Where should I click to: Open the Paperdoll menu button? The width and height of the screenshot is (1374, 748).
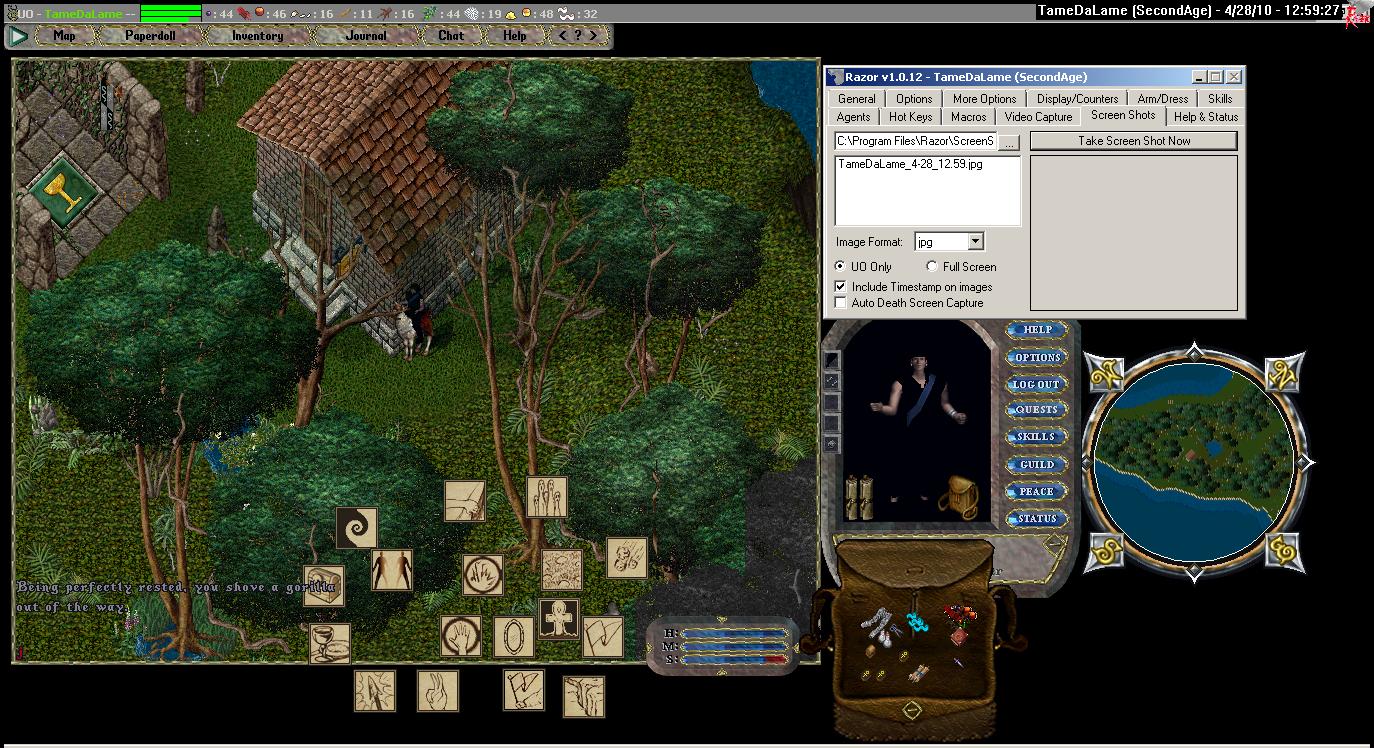point(150,36)
